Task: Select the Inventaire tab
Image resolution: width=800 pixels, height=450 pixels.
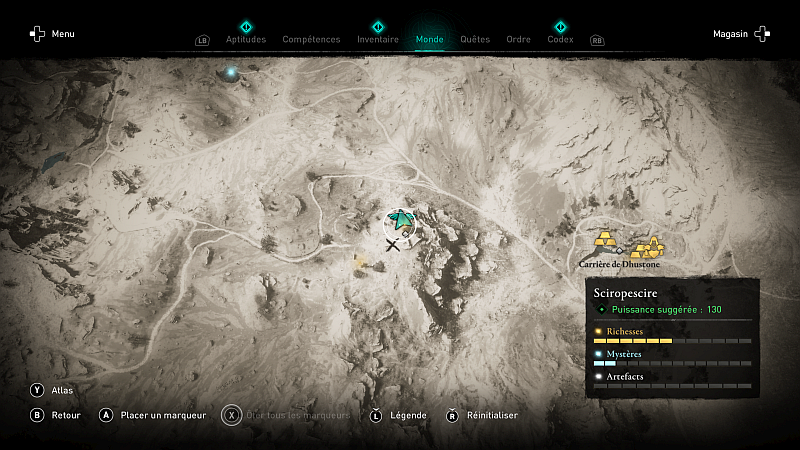Action: 378,40
